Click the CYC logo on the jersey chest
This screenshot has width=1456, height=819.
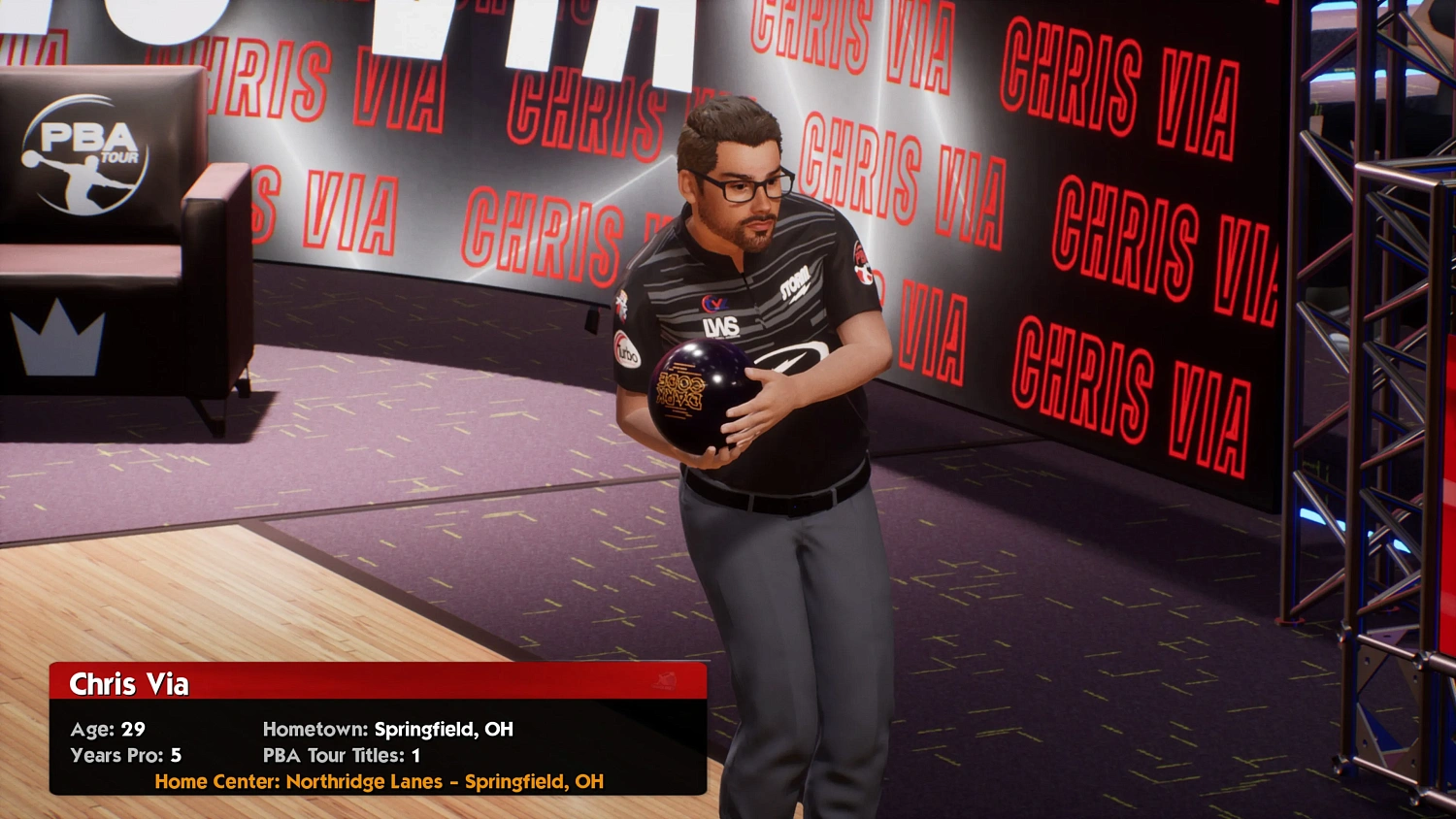[715, 303]
